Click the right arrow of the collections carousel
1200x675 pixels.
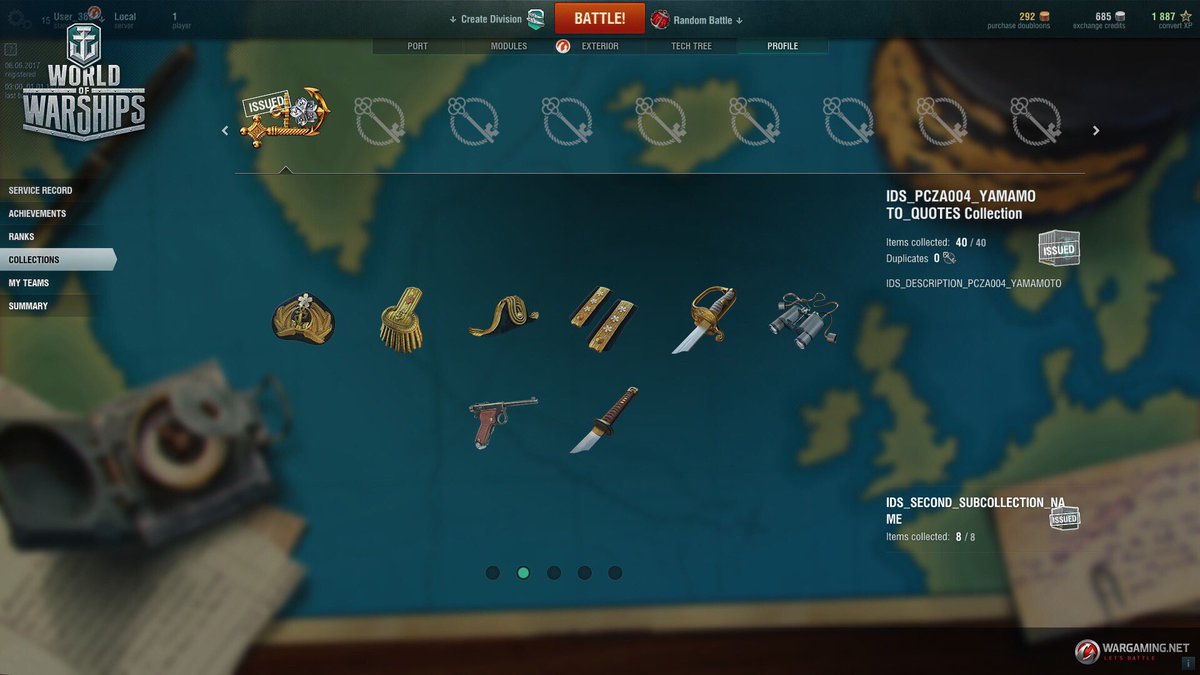[x=1096, y=130]
